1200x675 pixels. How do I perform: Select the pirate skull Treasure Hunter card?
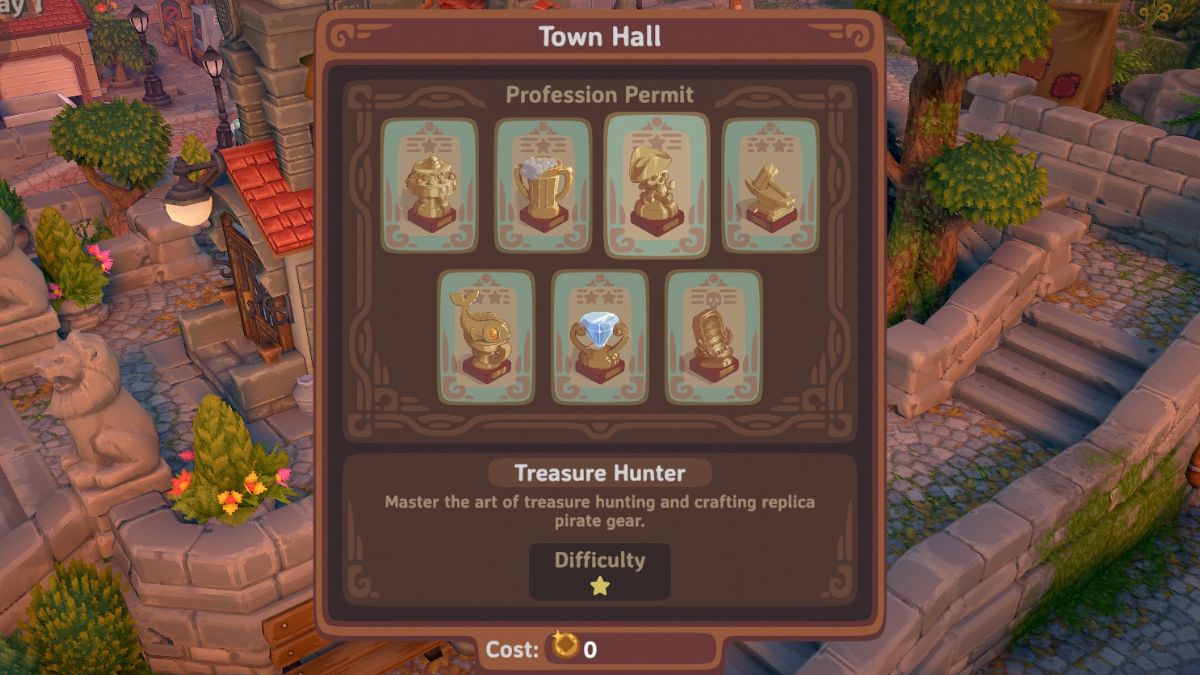pos(656,185)
